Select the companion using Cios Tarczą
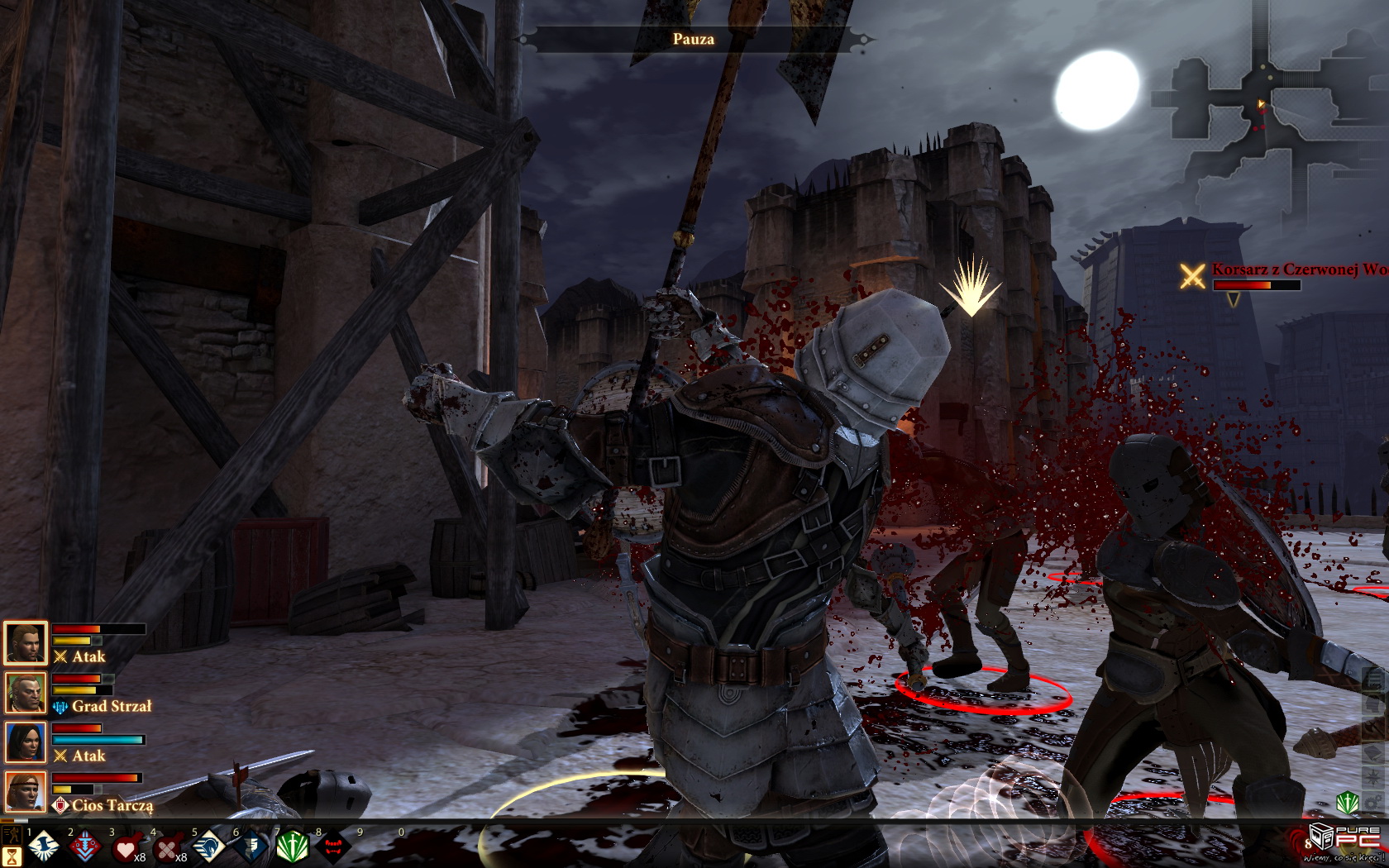Viewport: 1389px width, 868px height. pos(25,791)
